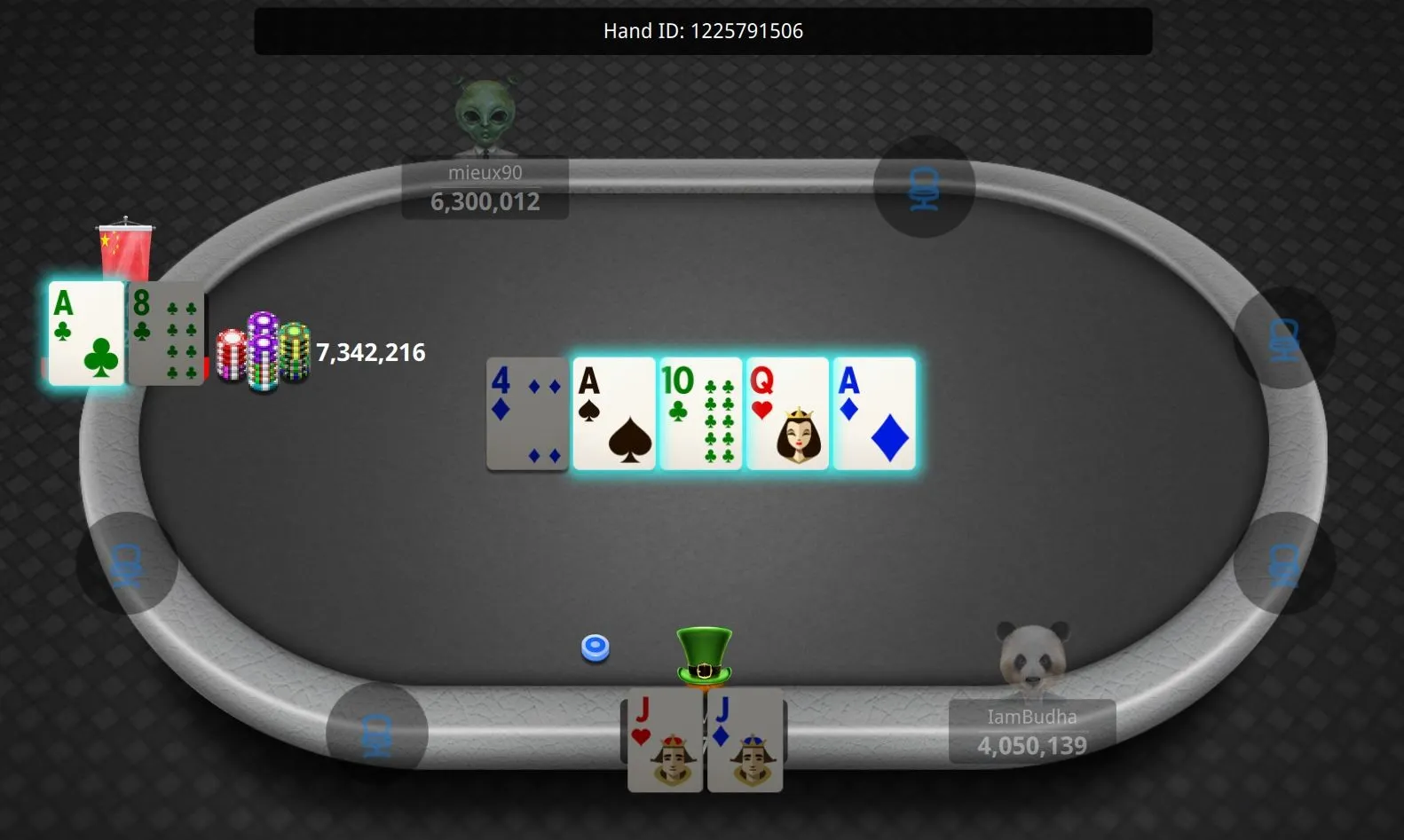1404x840 pixels.
Task: Select the IamBudha player panel
Action: click(x=1031, y=732)
